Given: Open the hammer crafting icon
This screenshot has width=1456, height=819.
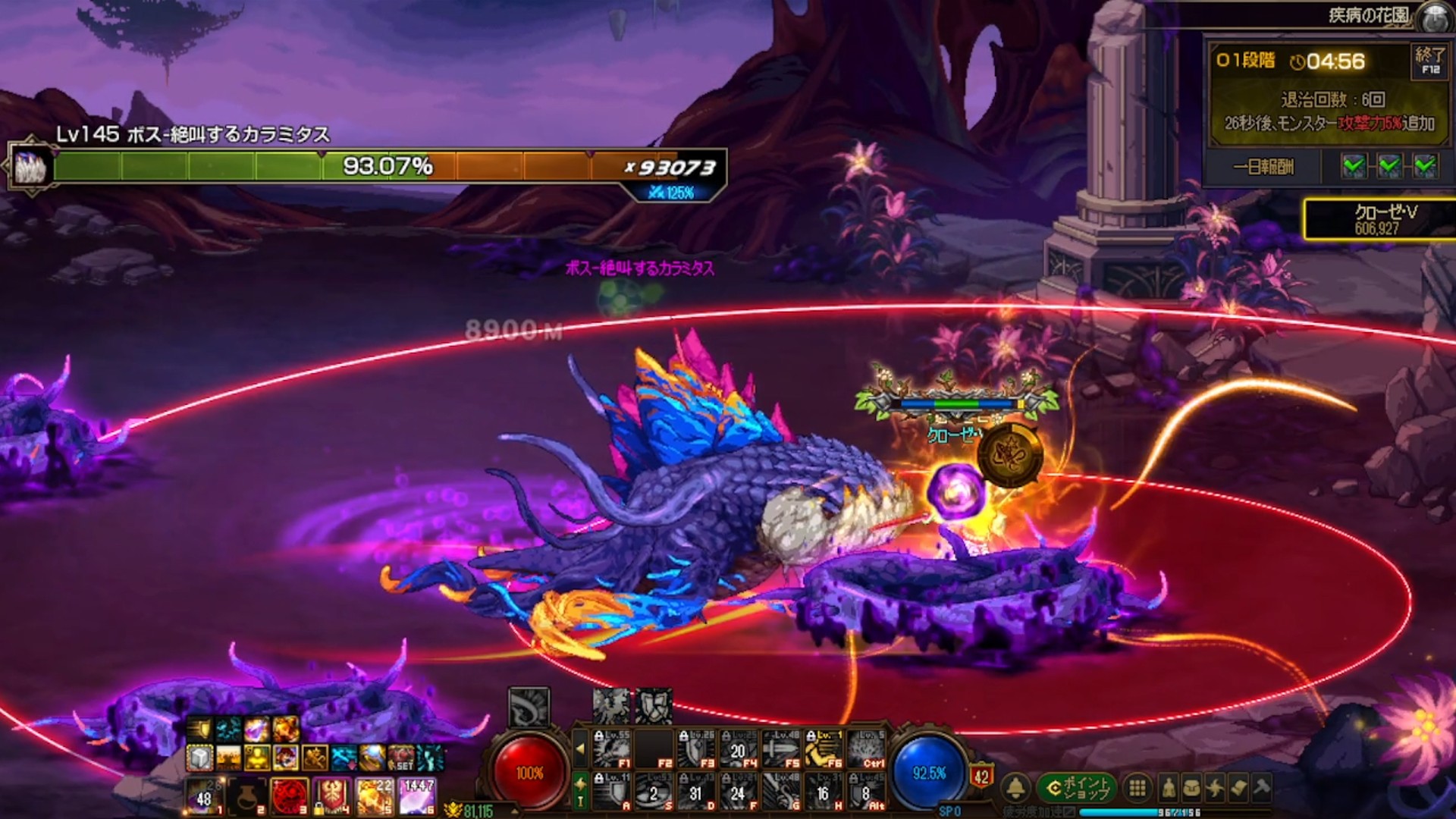Looking at the screenshot, I should [1262, 789].
